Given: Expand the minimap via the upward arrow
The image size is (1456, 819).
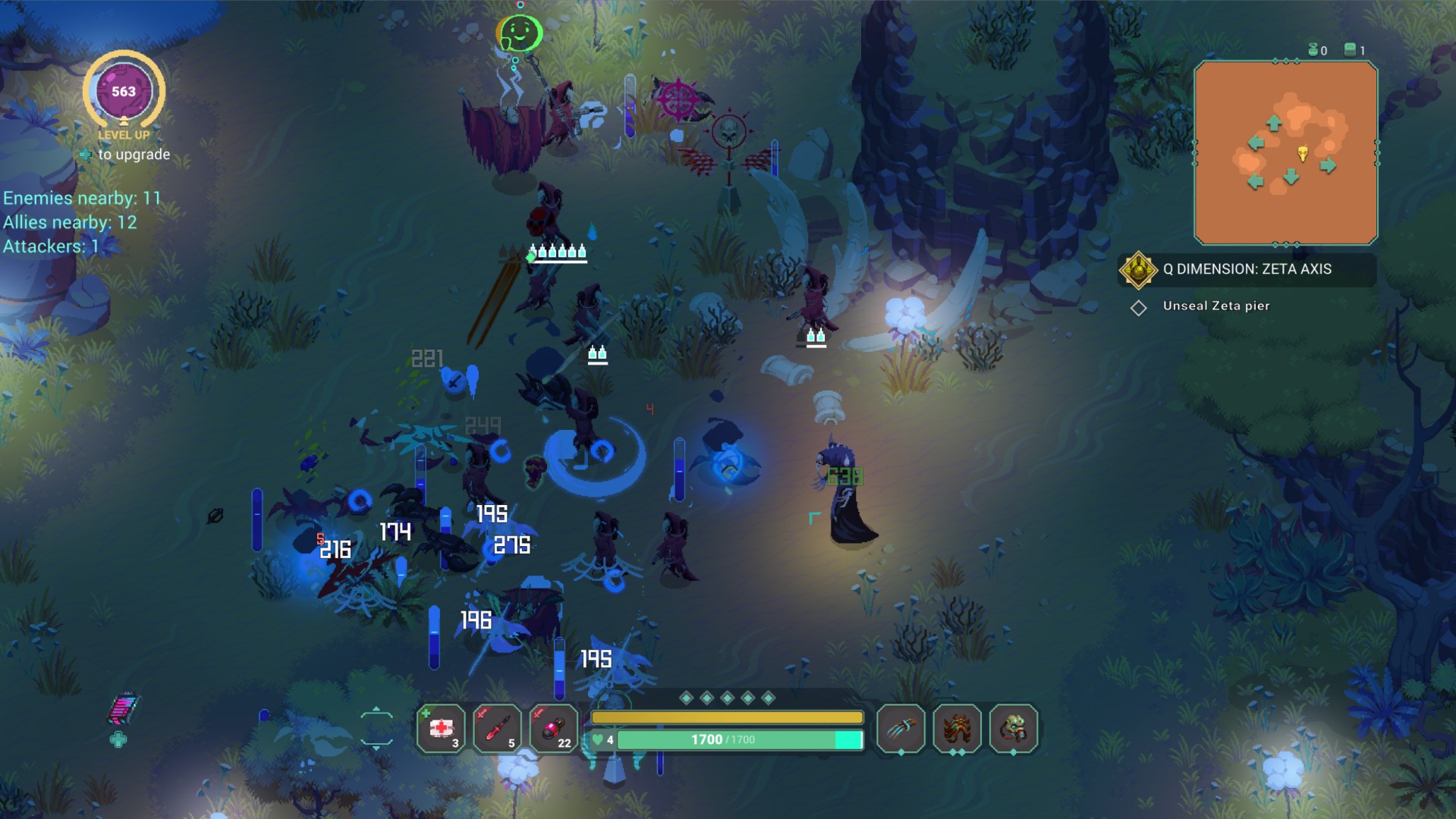Looking at the screenshot, I should 1274,124.
